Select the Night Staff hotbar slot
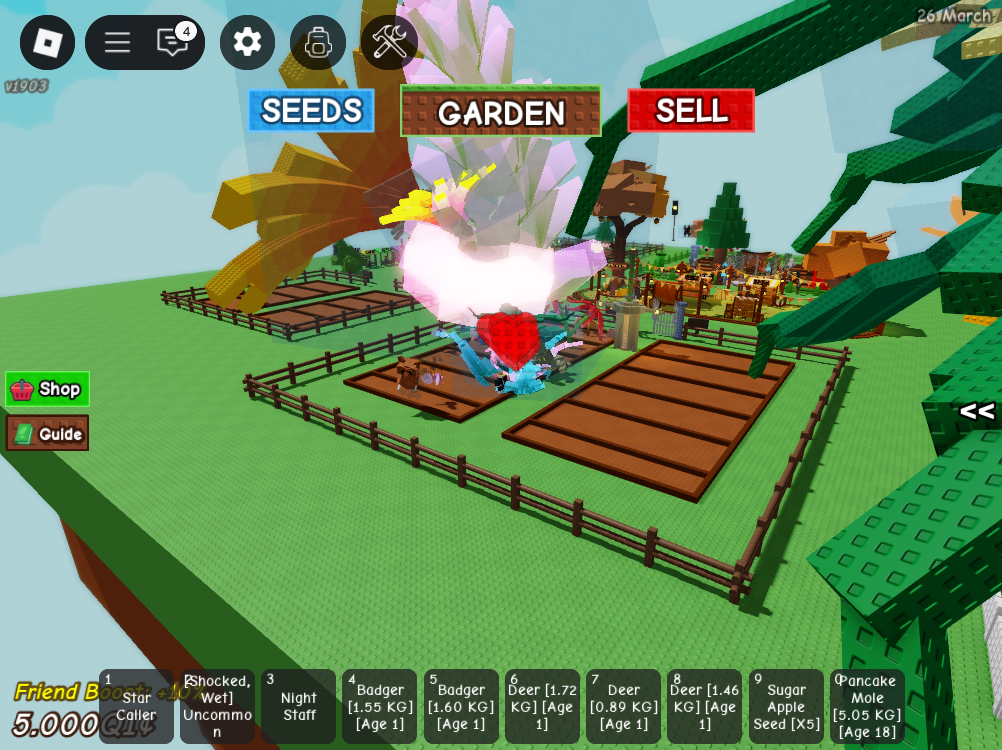This screenshot has height=750, width=1002. 298,707
